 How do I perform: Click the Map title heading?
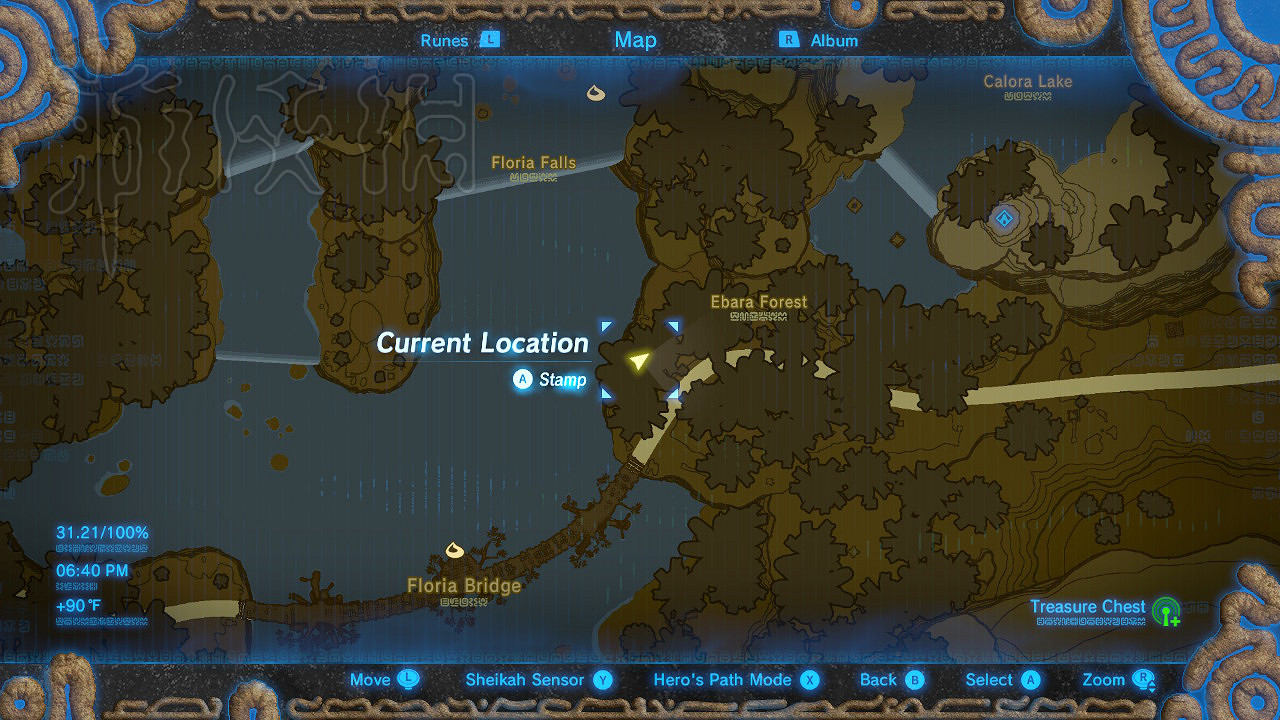click(x=636, y=40)
